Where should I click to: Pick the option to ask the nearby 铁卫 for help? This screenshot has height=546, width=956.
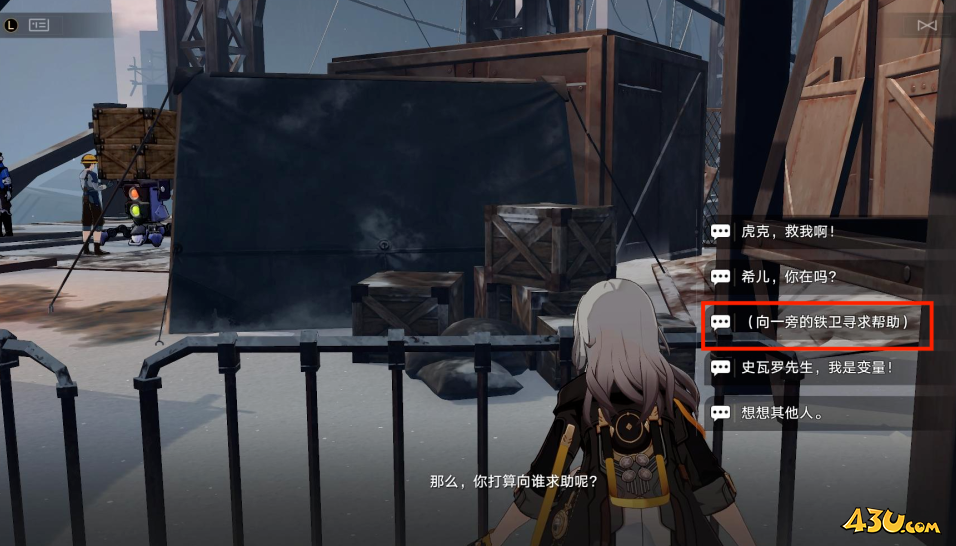(818, 322)
